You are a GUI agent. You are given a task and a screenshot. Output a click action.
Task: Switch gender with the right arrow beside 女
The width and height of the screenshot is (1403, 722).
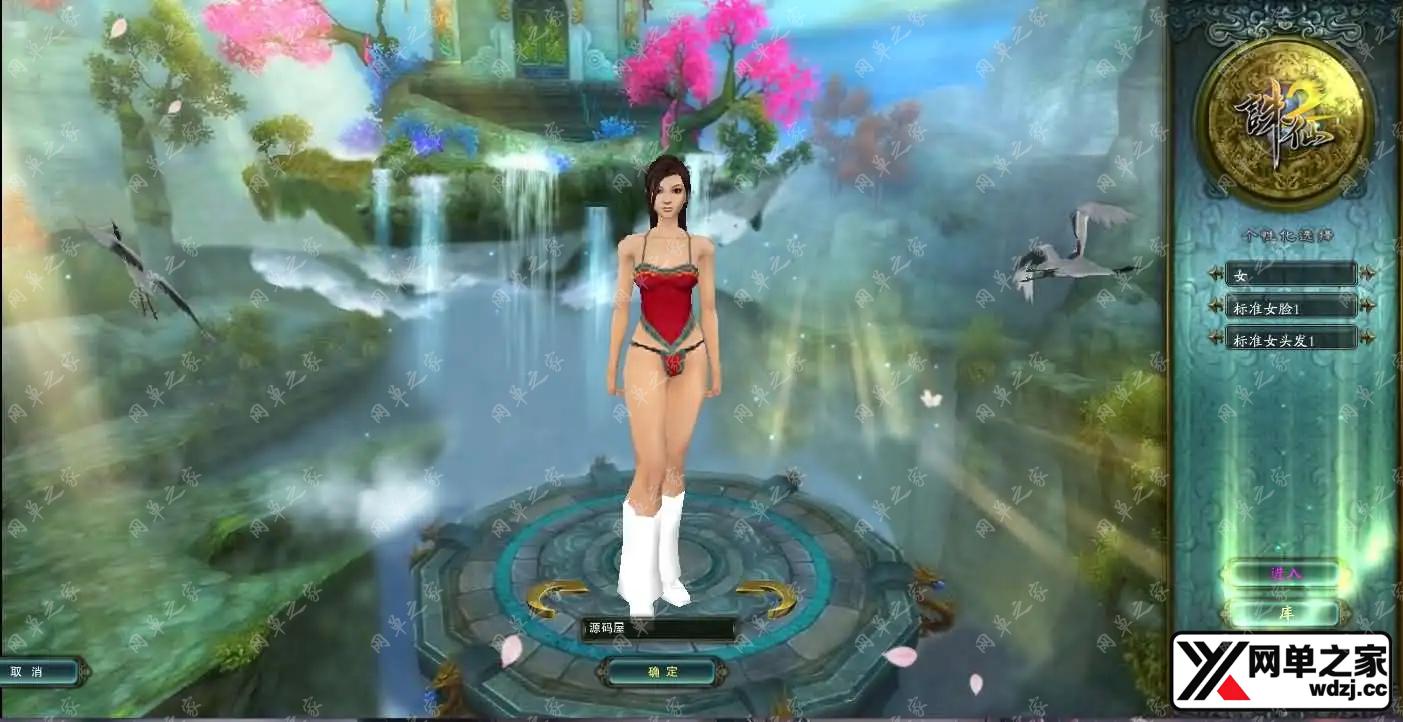(1367, 274)
